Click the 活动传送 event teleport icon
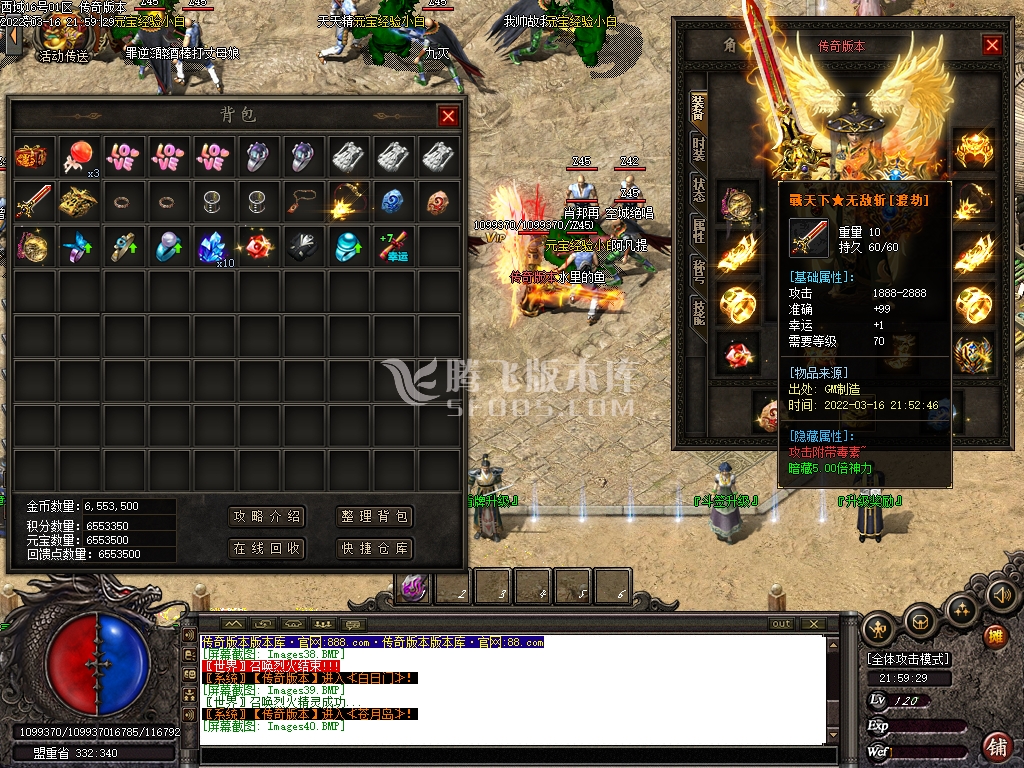 click(62, 38)
